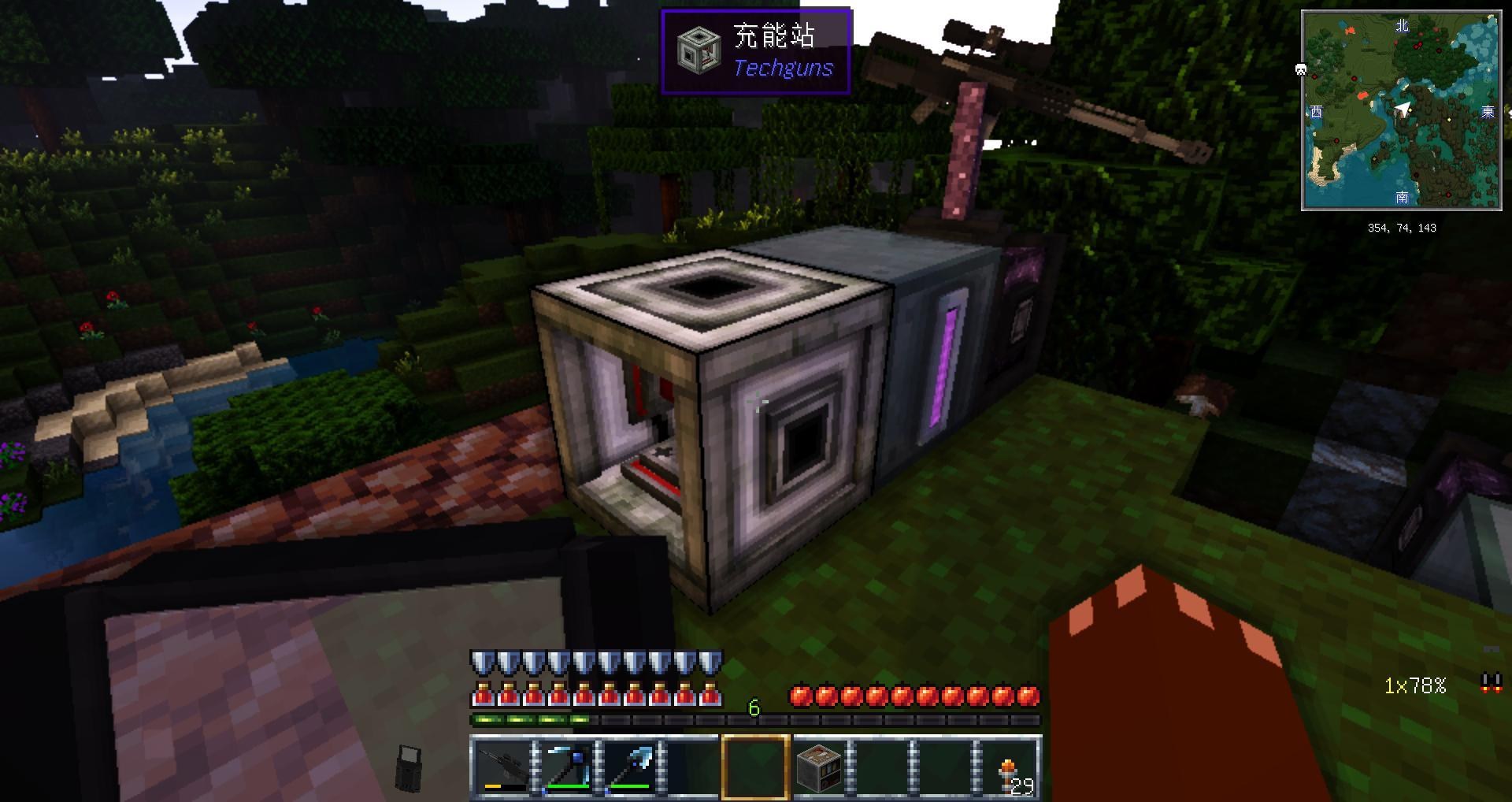Click the player arrow on the minimap

coord(1403,108)
